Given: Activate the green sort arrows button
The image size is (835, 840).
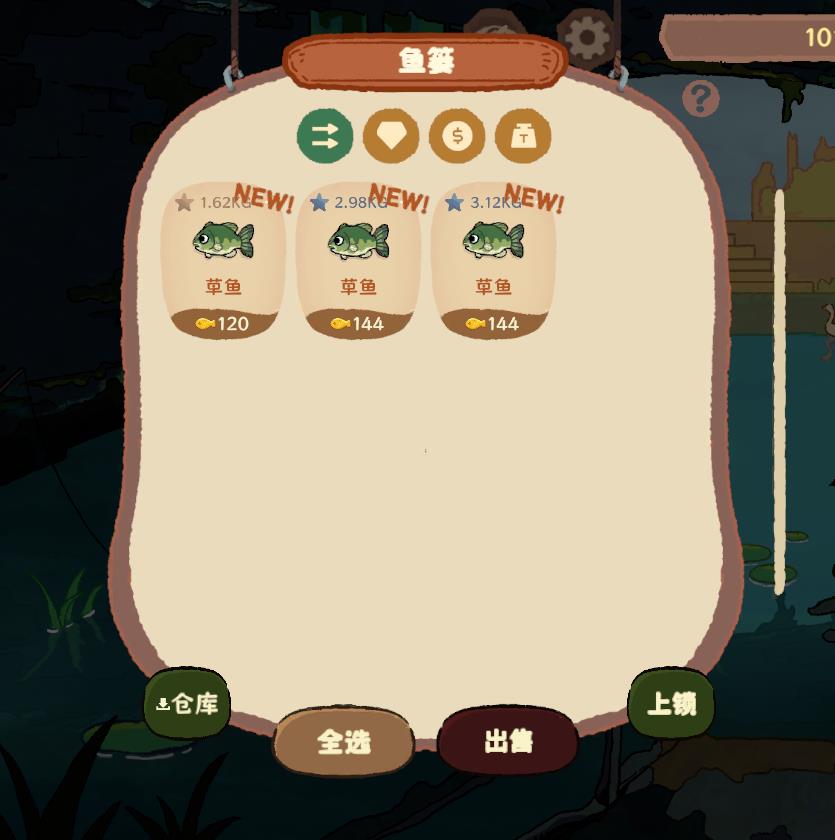Looking at the screenshot, I should (325, 136).
